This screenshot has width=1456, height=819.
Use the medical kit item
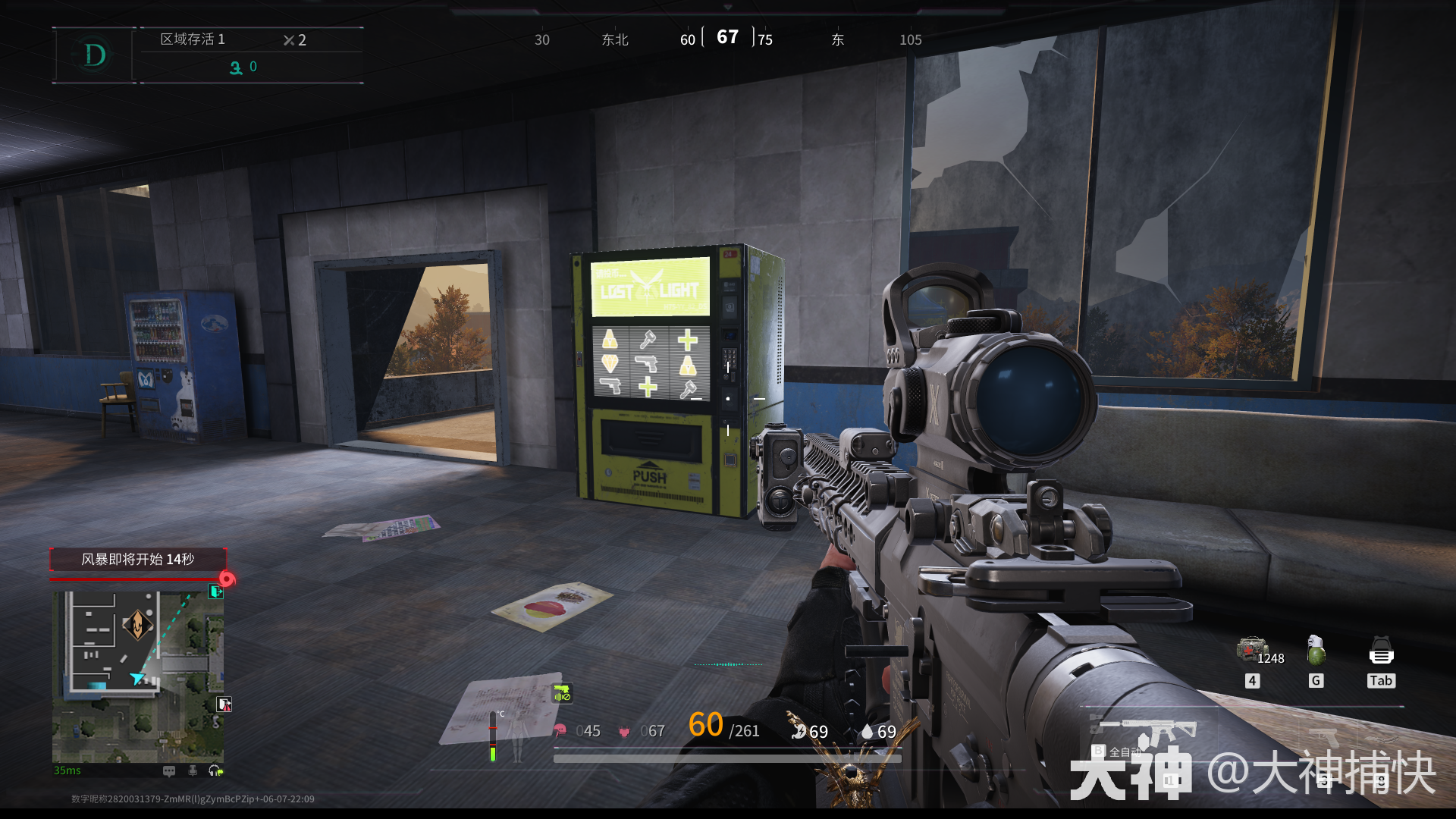click(1251, 651)
